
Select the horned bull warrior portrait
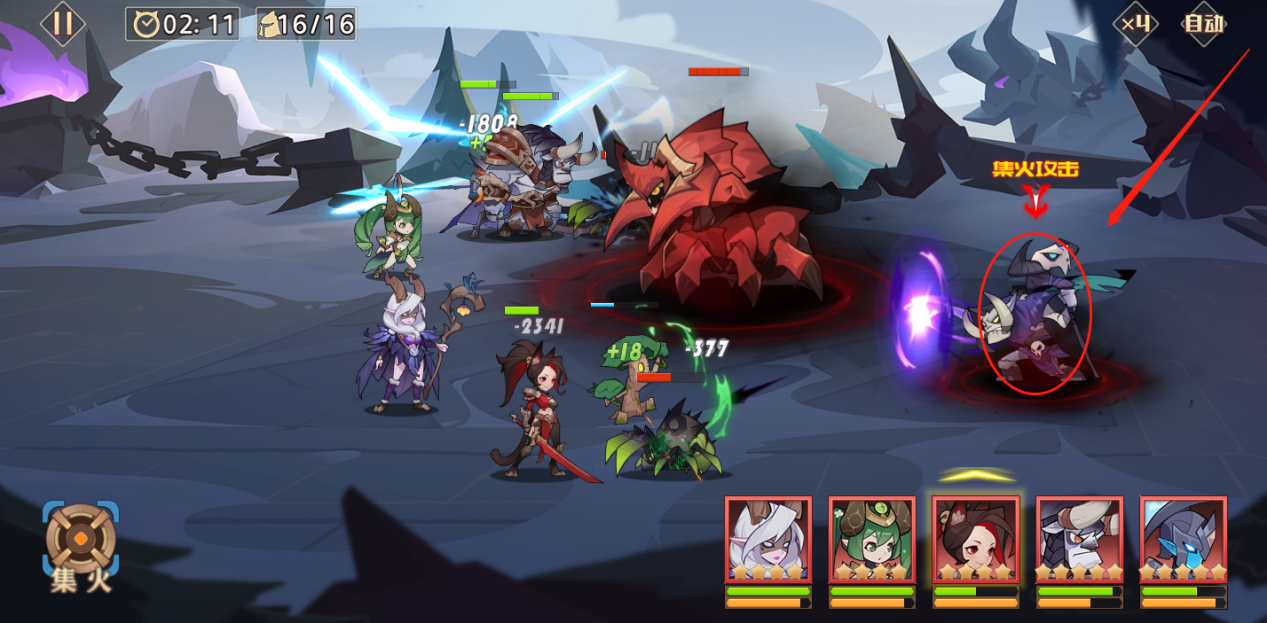pos(1079,540)
